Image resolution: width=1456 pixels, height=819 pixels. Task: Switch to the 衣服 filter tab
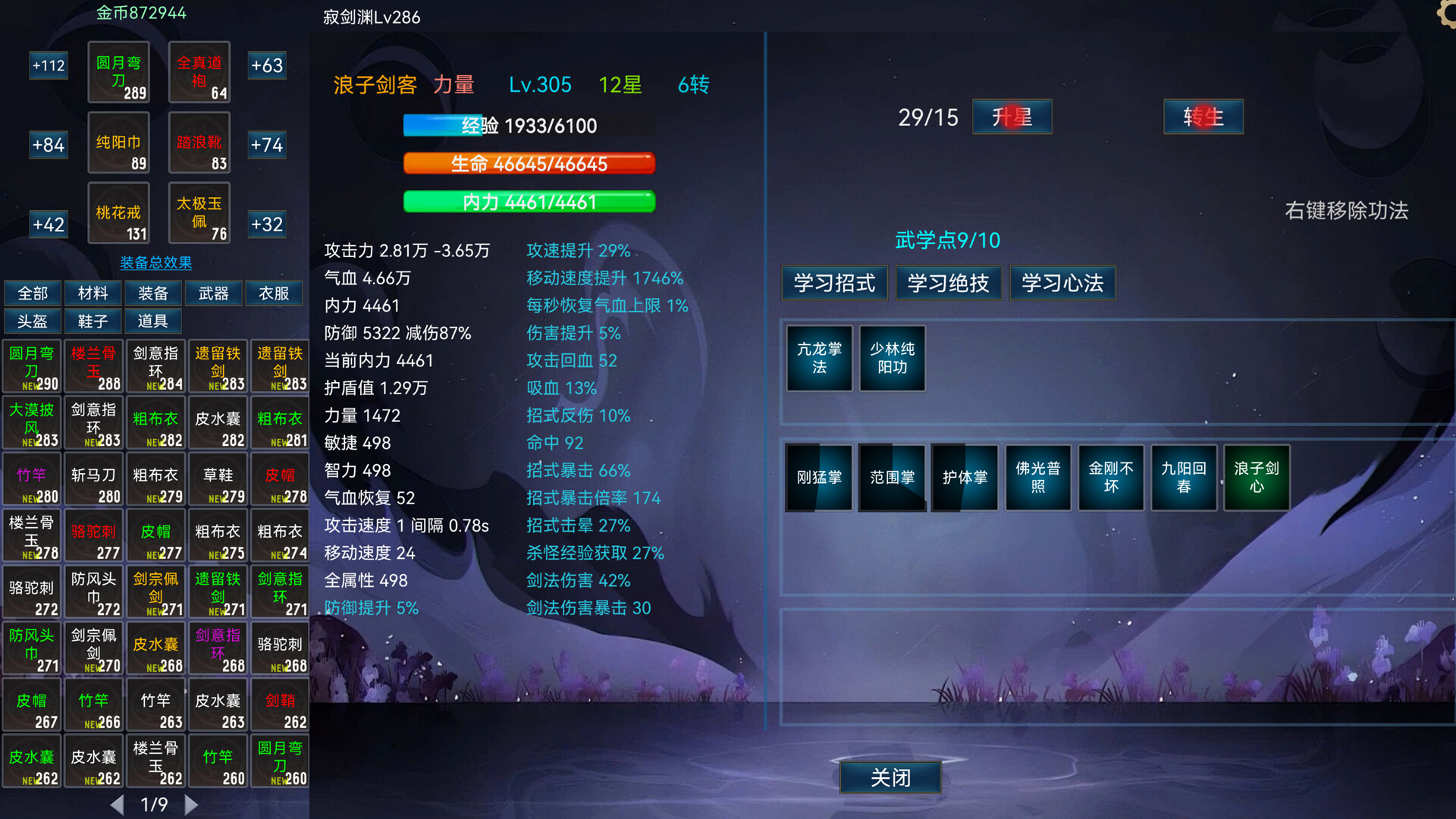click(x=274, y=293)
